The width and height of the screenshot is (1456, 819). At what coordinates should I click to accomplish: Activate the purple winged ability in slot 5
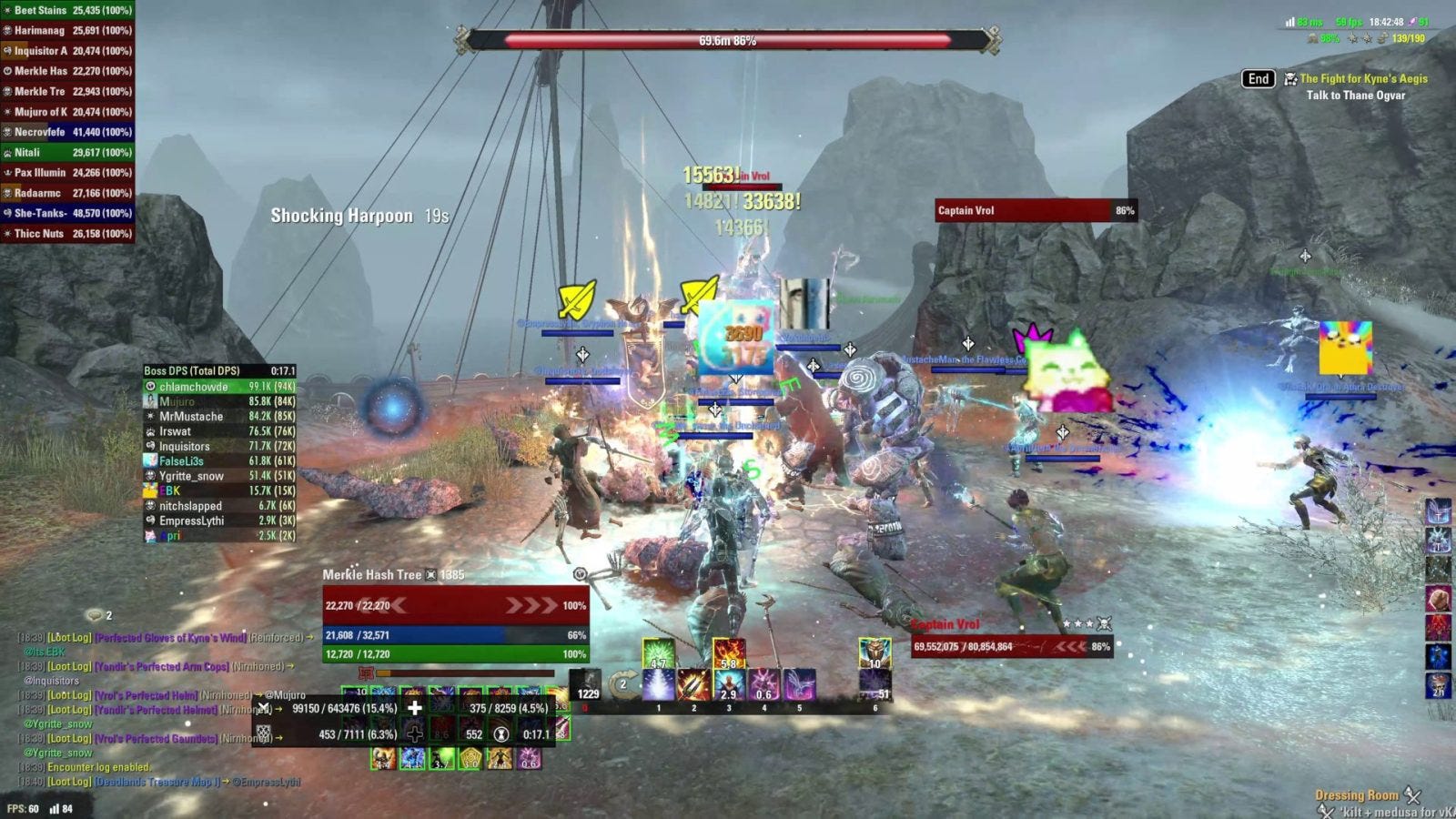[800, 685]
